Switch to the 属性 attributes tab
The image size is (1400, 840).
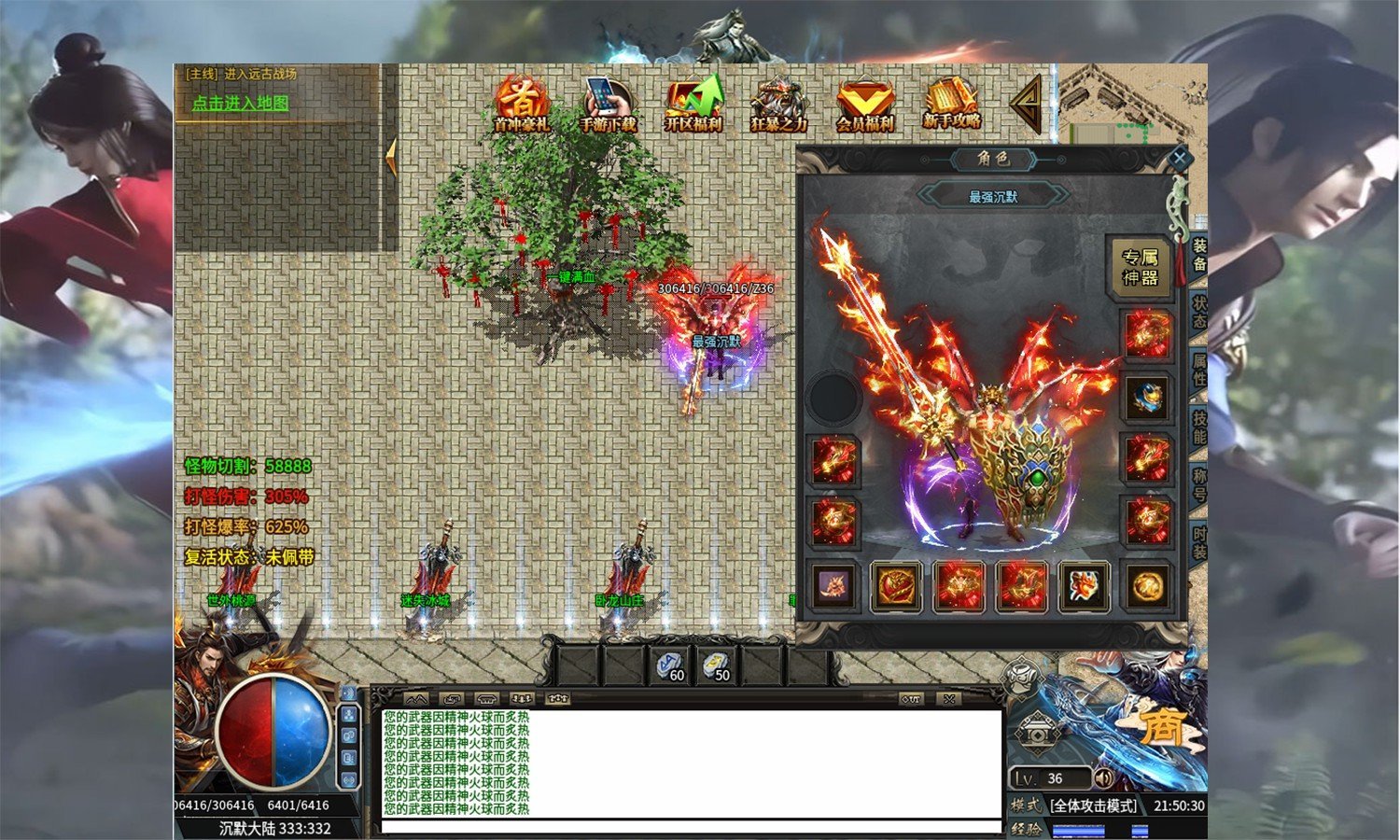(1199, 370)
